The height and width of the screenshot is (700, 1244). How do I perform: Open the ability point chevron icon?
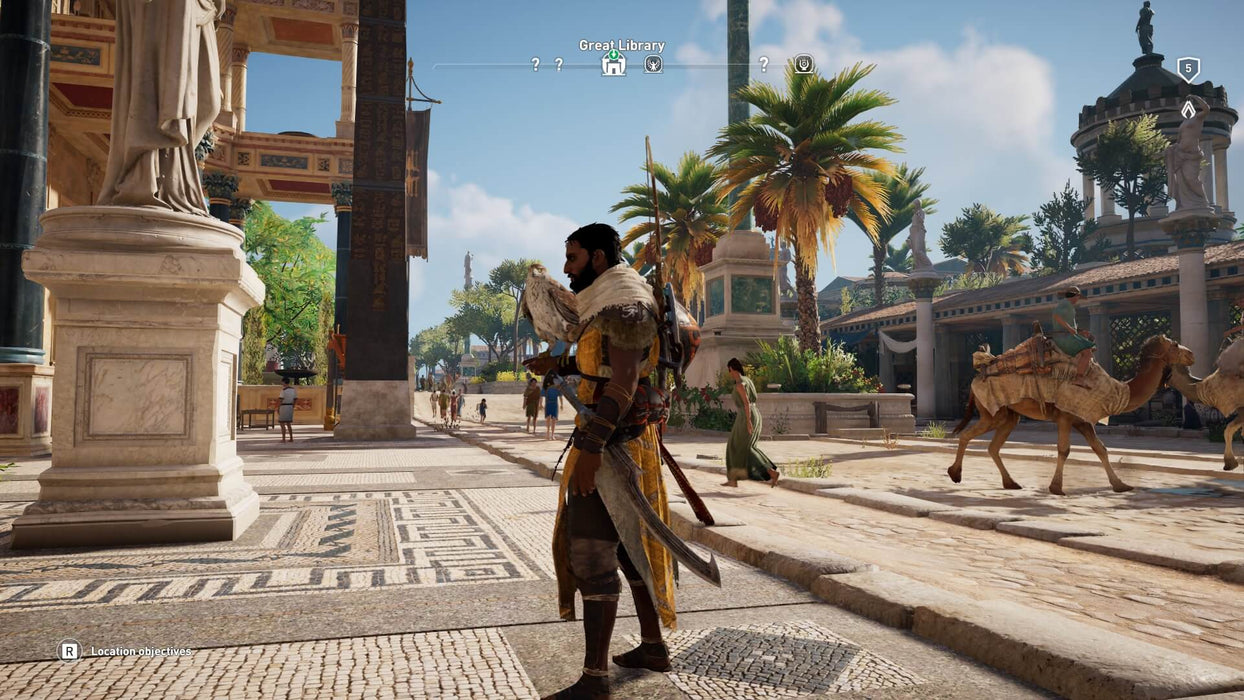pyautogui.click(x=1188, y=109)
